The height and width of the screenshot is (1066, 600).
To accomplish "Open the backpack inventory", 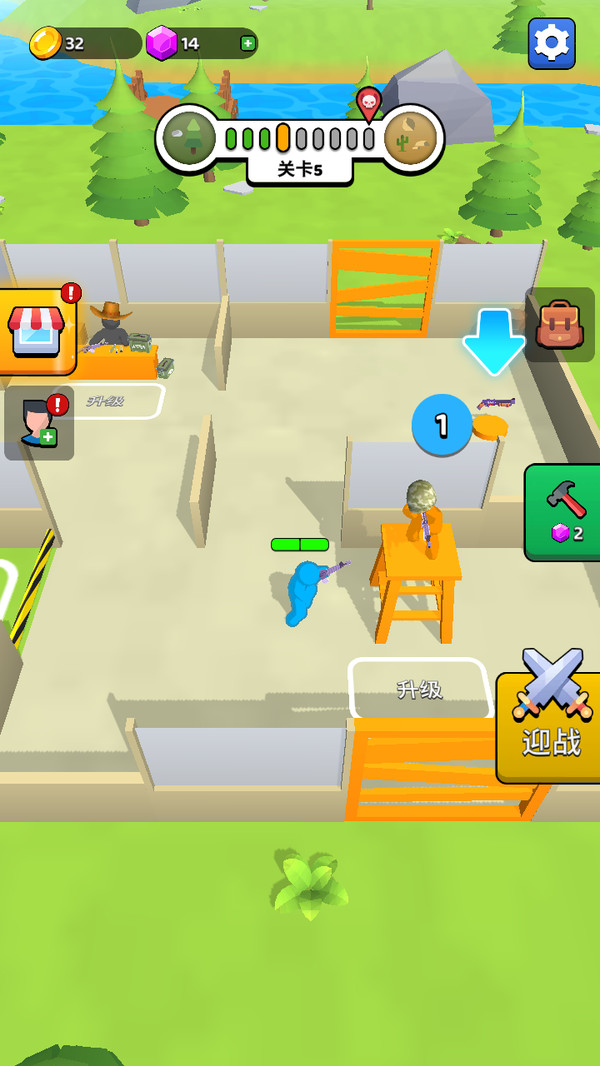I will [x=560, y=325].
